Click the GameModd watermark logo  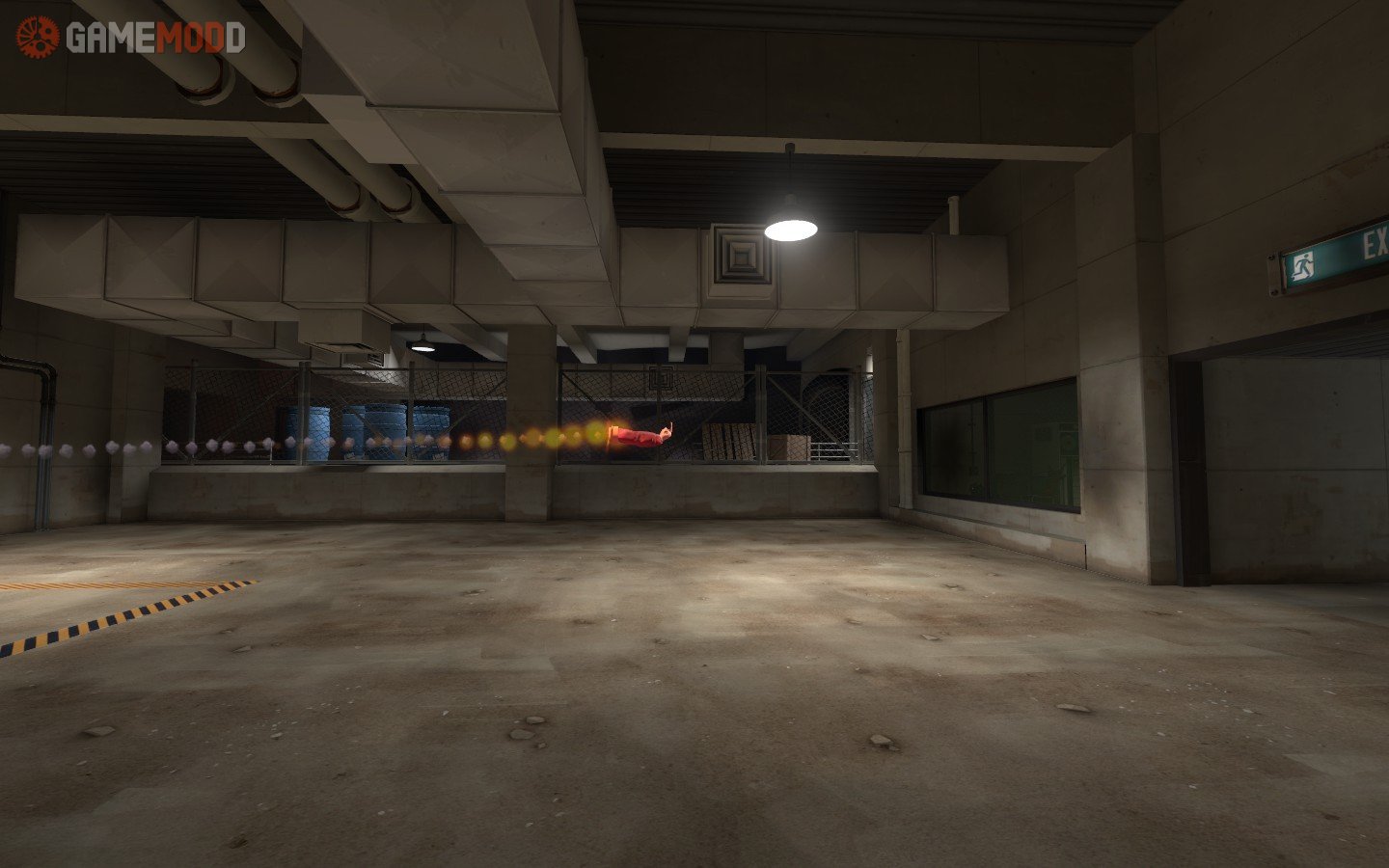130,38
